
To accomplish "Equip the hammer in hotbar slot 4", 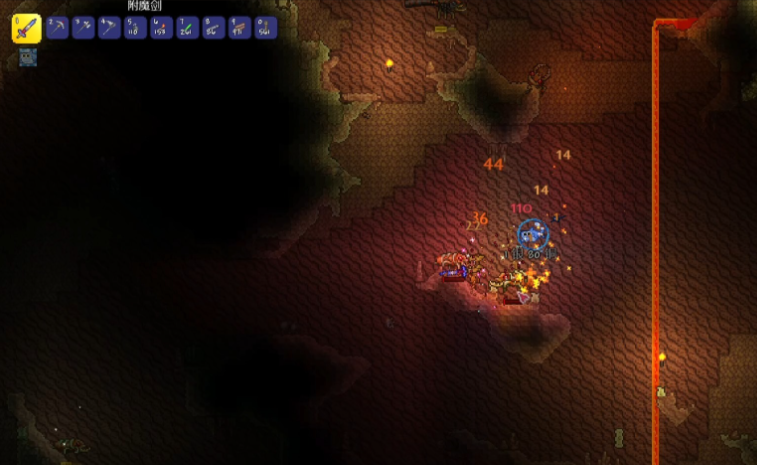I will tap(109, 28).
